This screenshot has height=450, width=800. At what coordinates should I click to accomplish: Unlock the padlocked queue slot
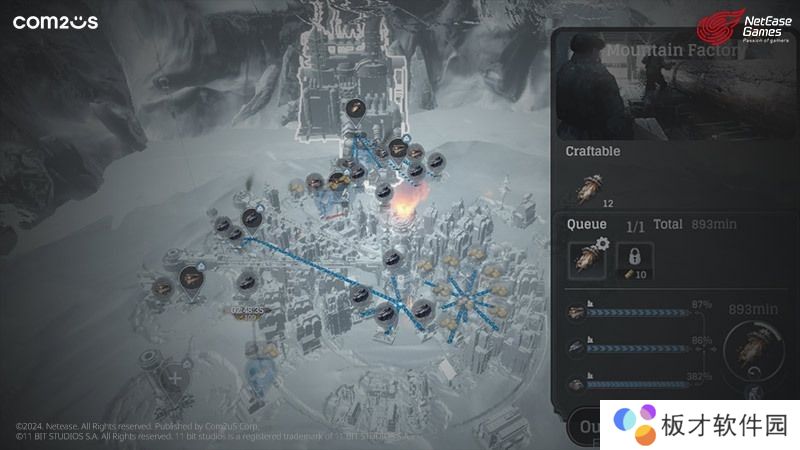click(634, 258)
